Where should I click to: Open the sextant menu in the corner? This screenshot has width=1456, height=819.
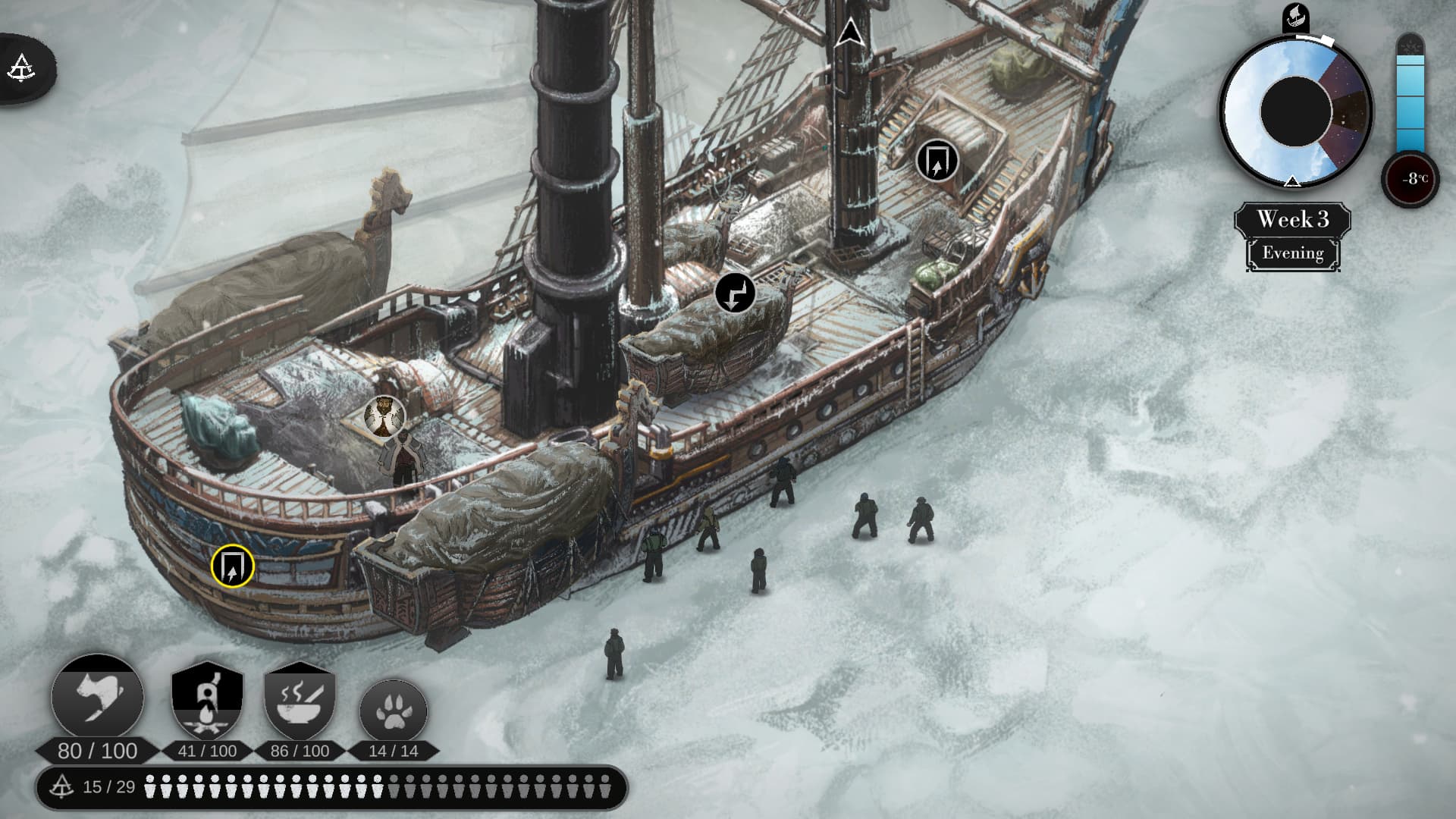point(21,68)
